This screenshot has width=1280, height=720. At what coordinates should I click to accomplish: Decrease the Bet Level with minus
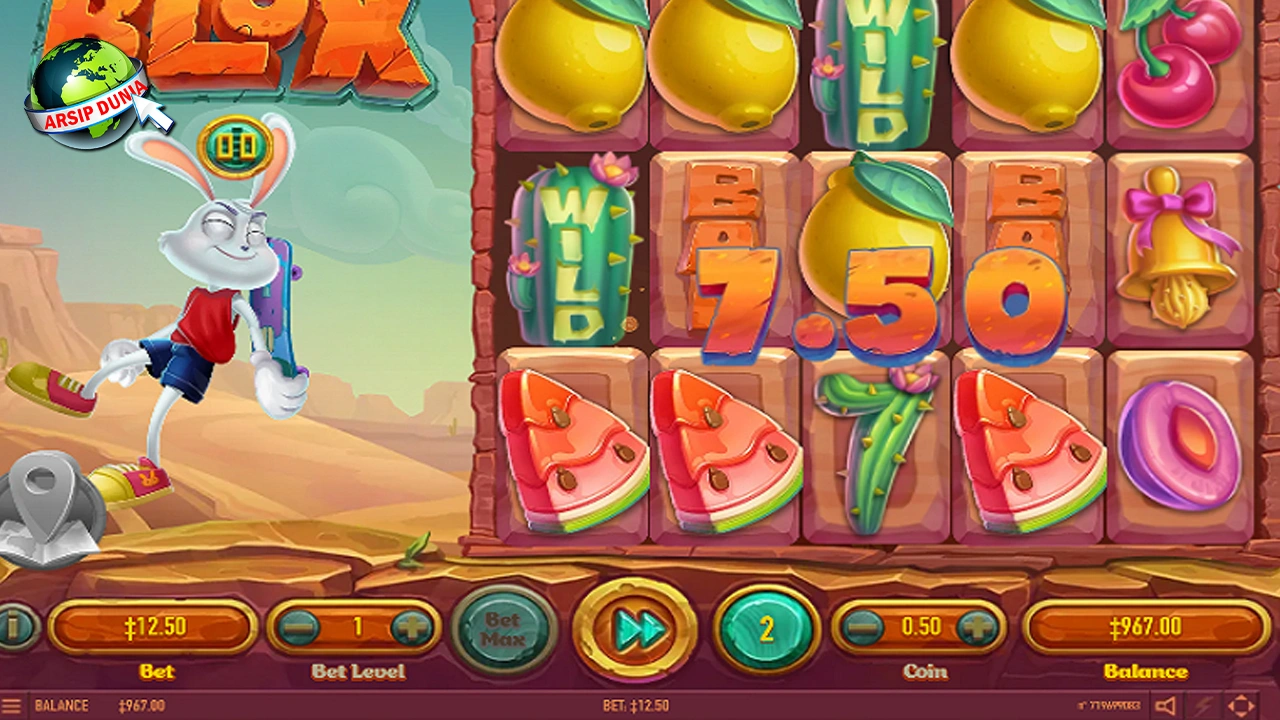(298, 628)
